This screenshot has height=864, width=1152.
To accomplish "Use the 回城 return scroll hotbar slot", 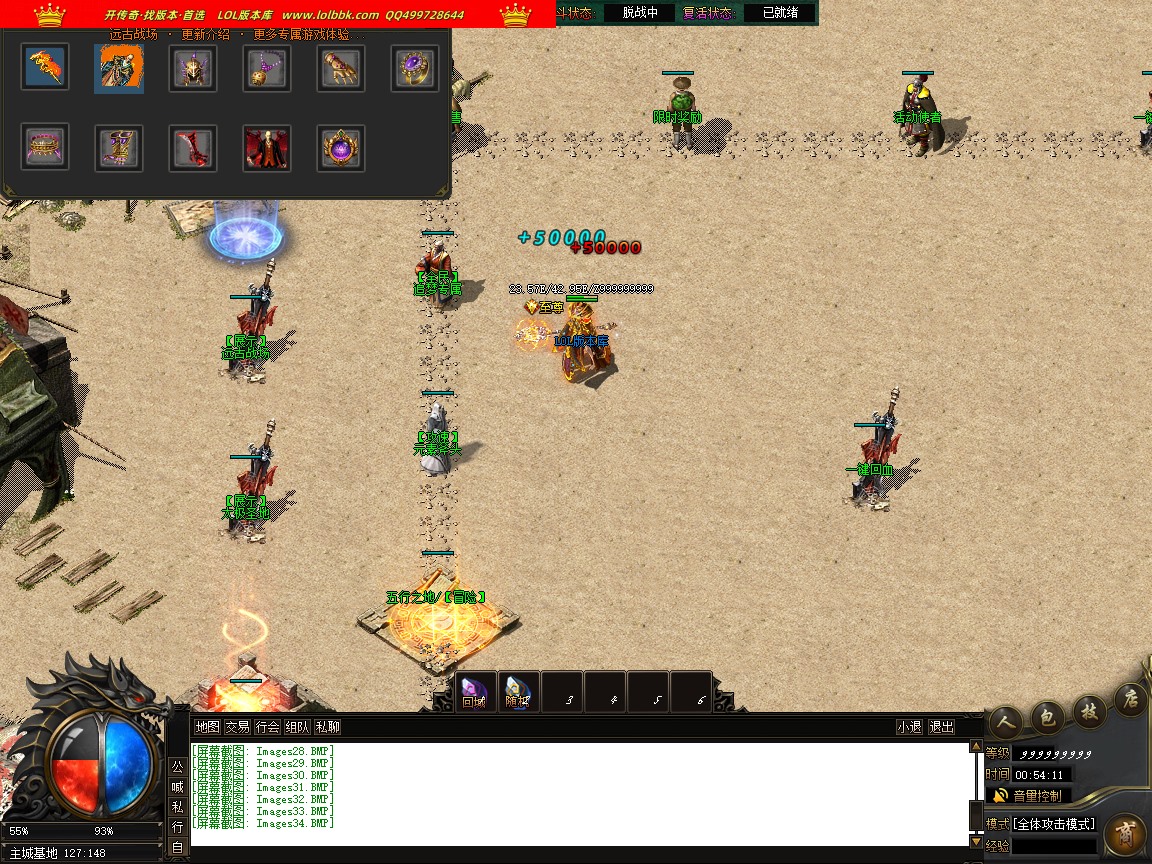I will 474,692.
